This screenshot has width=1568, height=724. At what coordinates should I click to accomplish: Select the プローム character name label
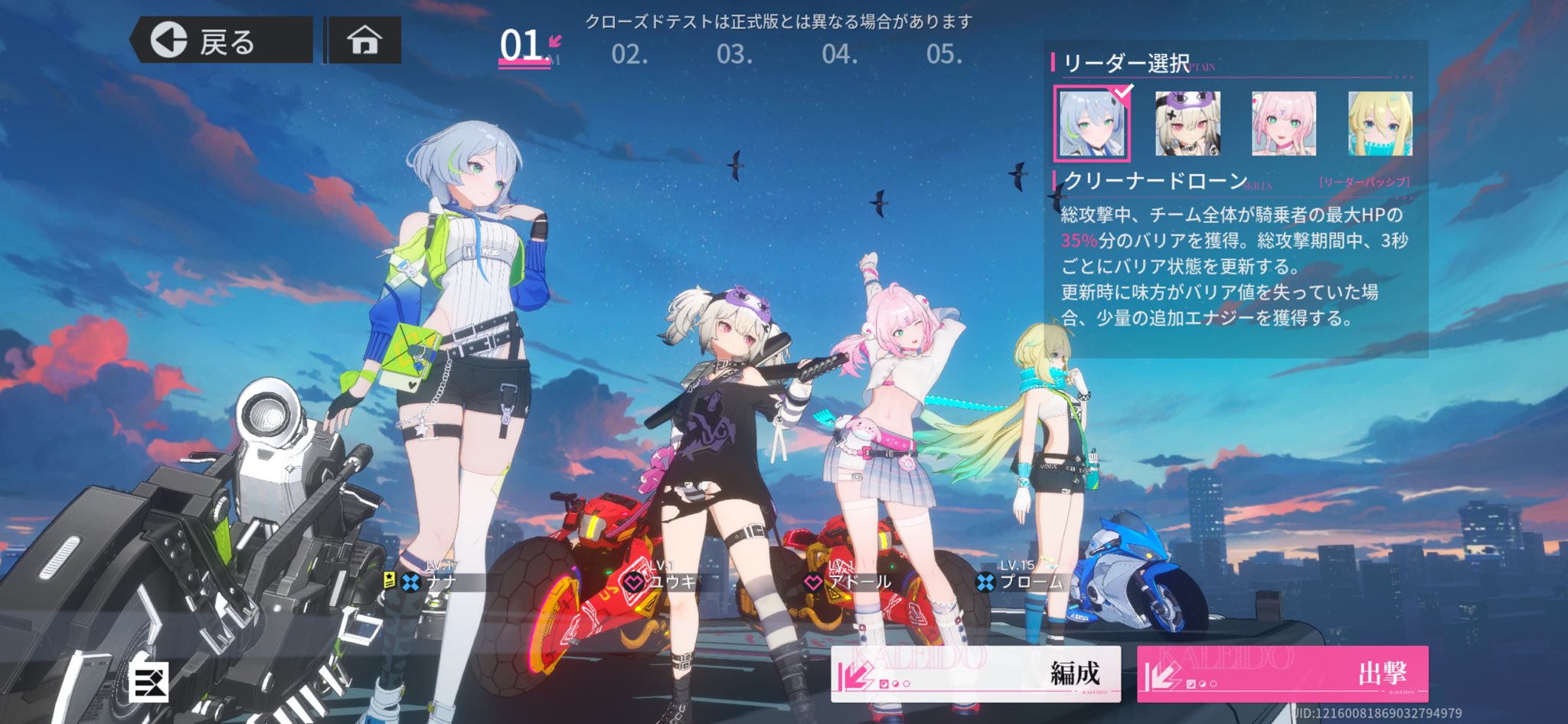coord(1031,582)
